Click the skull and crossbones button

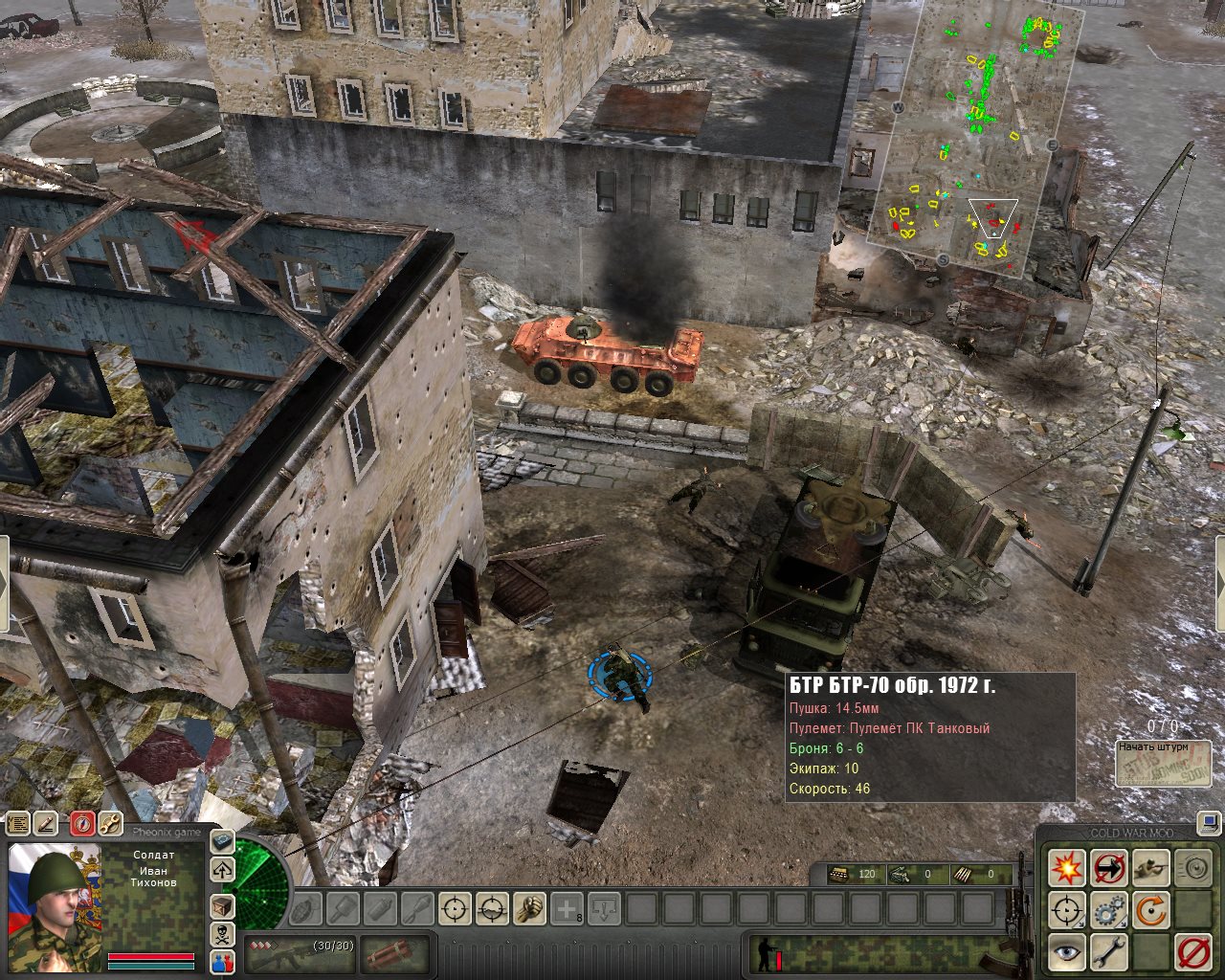222,935
